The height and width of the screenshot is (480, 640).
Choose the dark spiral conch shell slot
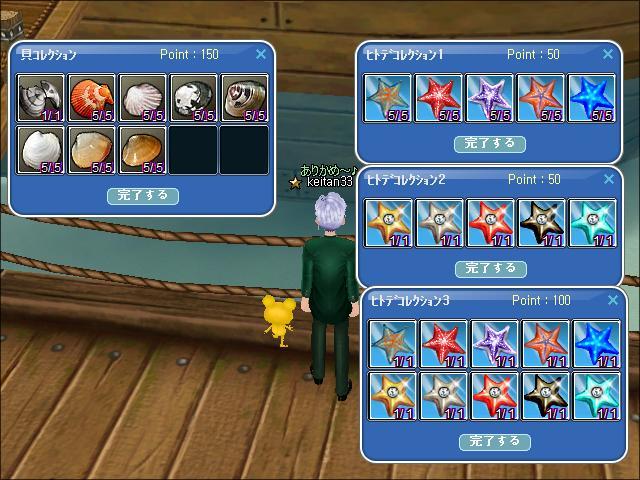pyautogui.click(x=244, y=98)
